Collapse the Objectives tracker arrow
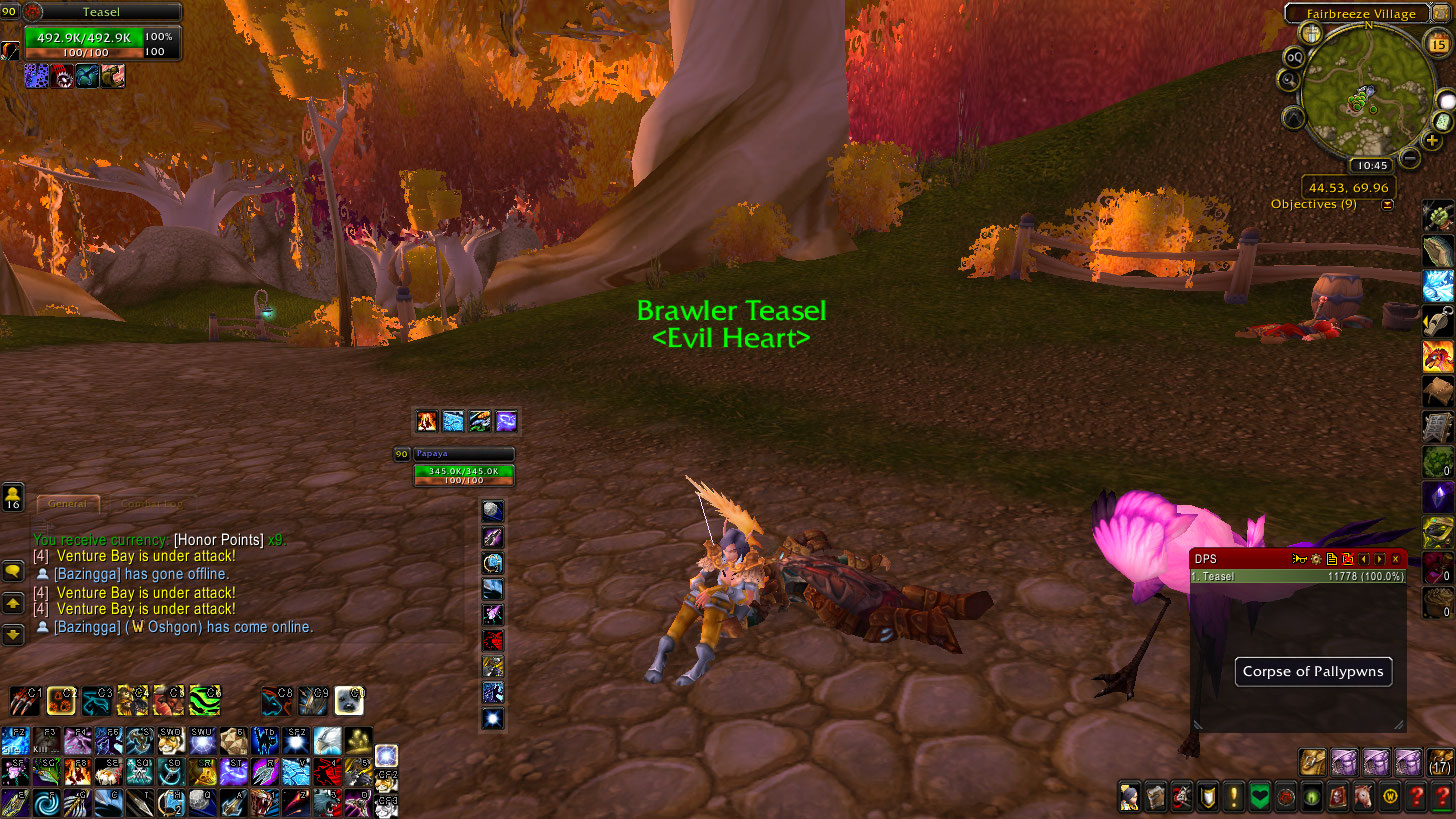 click(1388, 205)
